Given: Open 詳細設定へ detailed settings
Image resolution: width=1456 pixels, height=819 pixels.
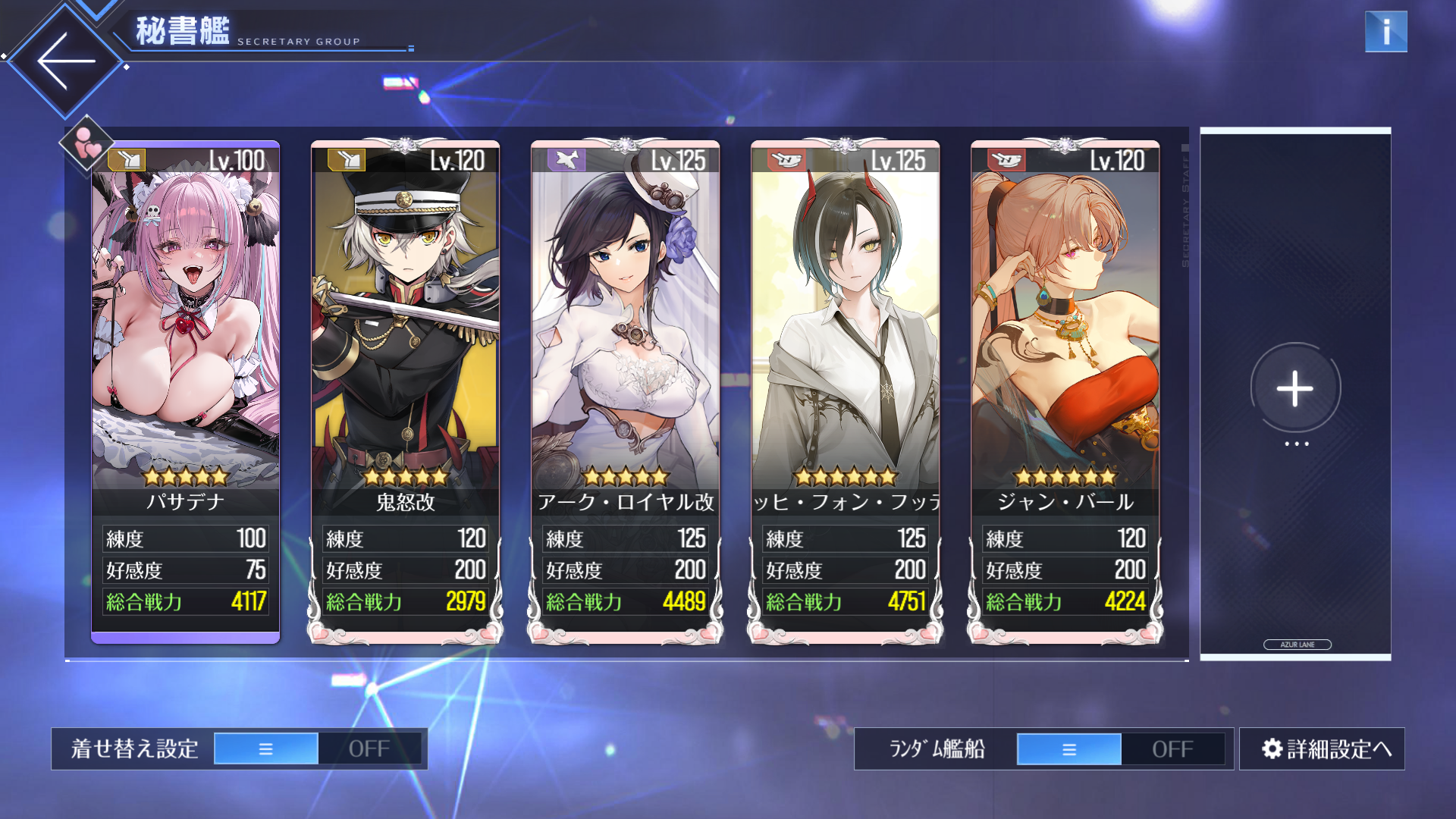Looking at the screenshot, I should pos(1322,749).
